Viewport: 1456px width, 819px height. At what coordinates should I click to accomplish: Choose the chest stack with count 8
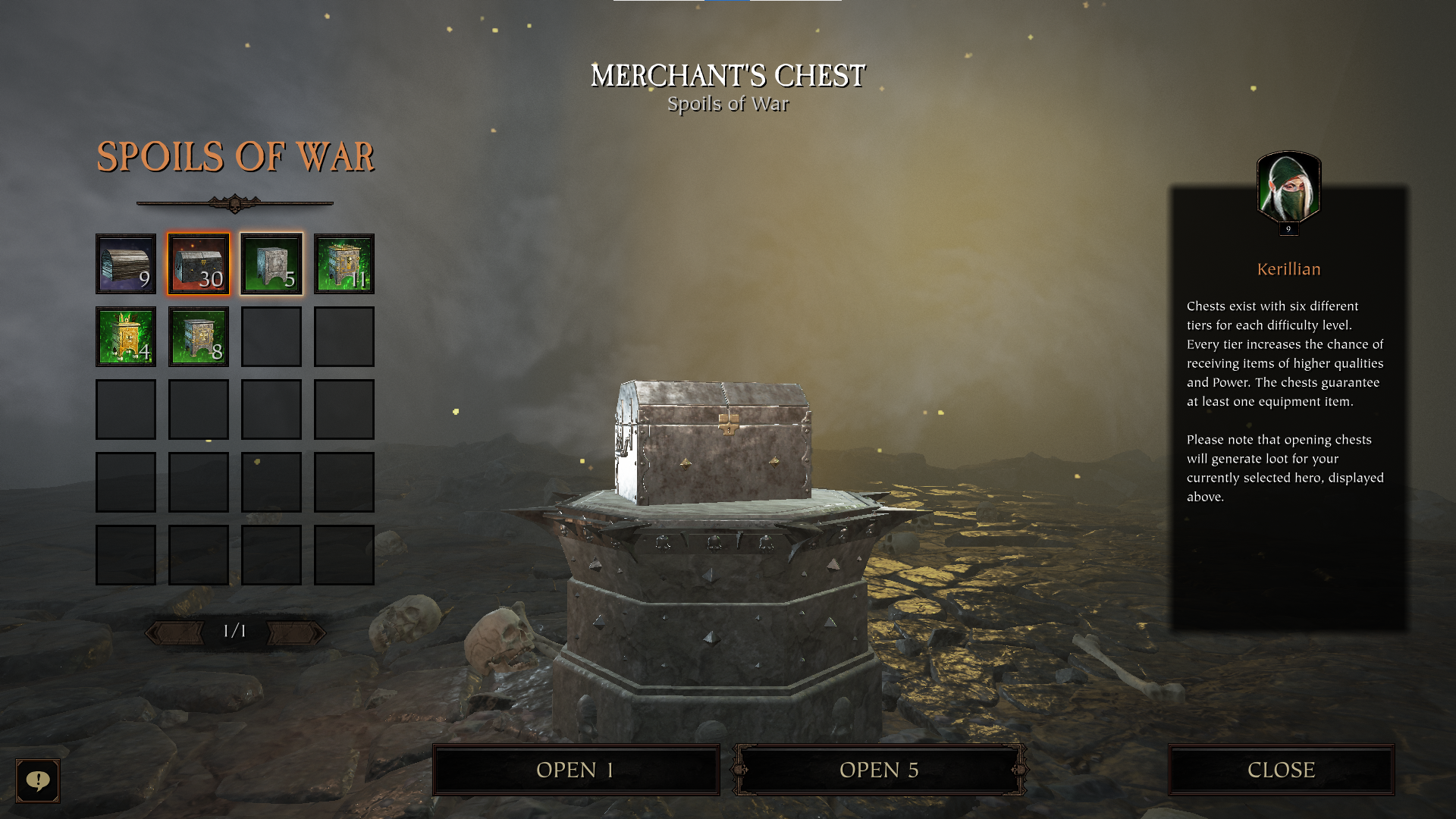[199, 337]
